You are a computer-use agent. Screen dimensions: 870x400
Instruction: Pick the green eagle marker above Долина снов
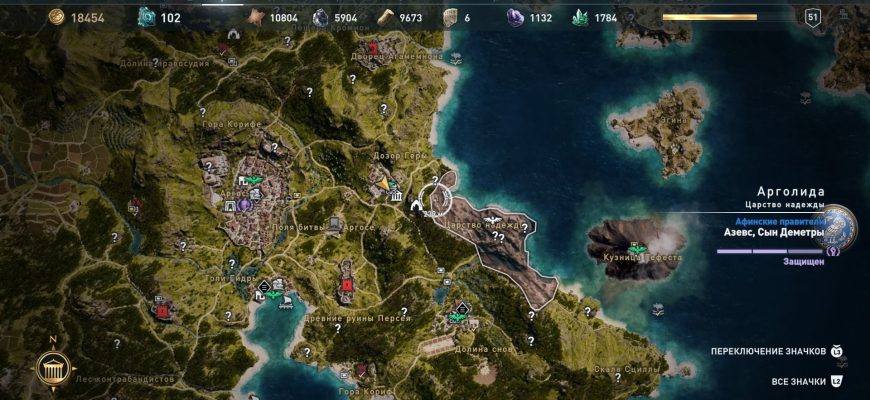click(x=459, y=316)
